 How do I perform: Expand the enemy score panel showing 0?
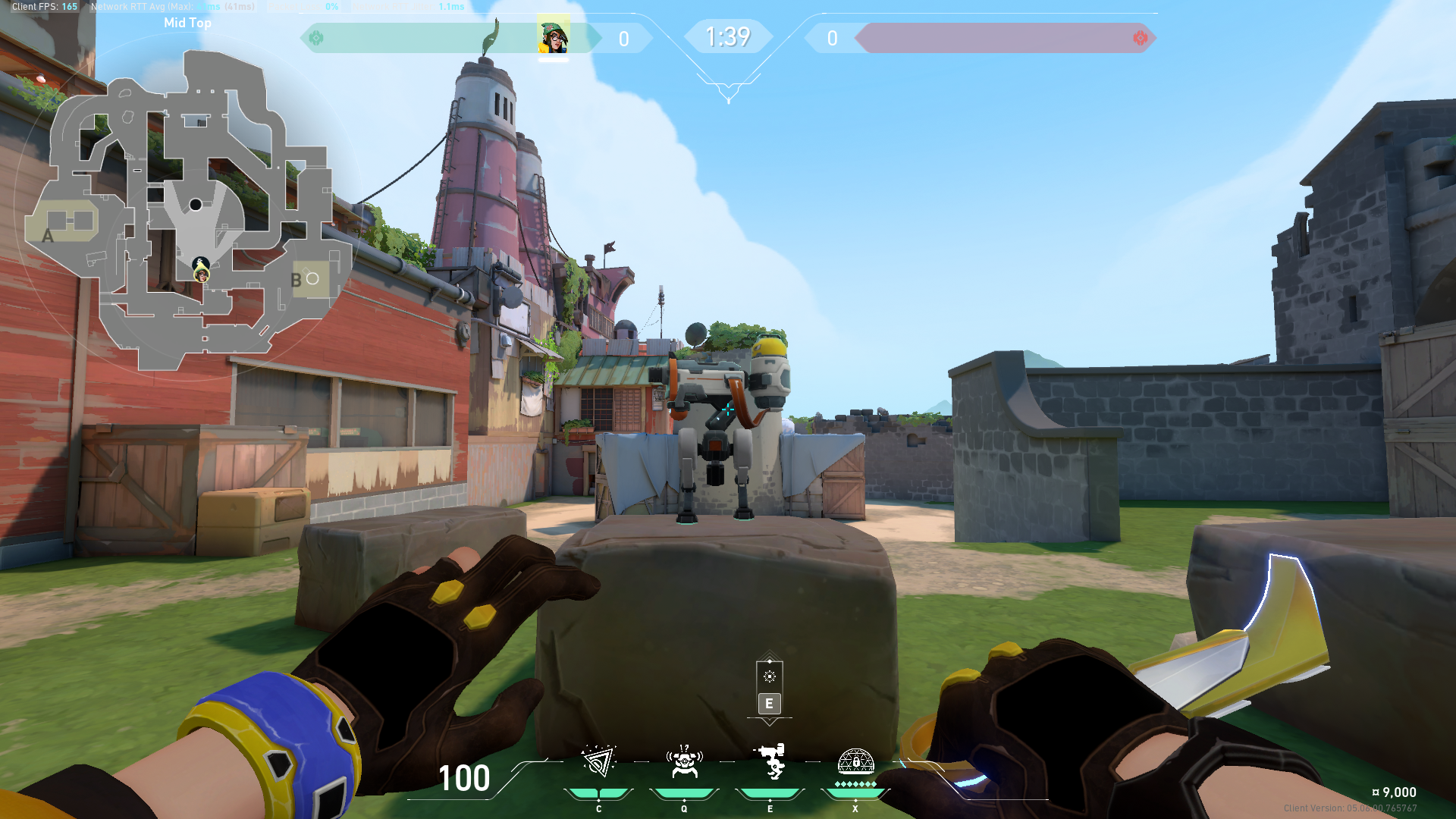coord(832,38)
